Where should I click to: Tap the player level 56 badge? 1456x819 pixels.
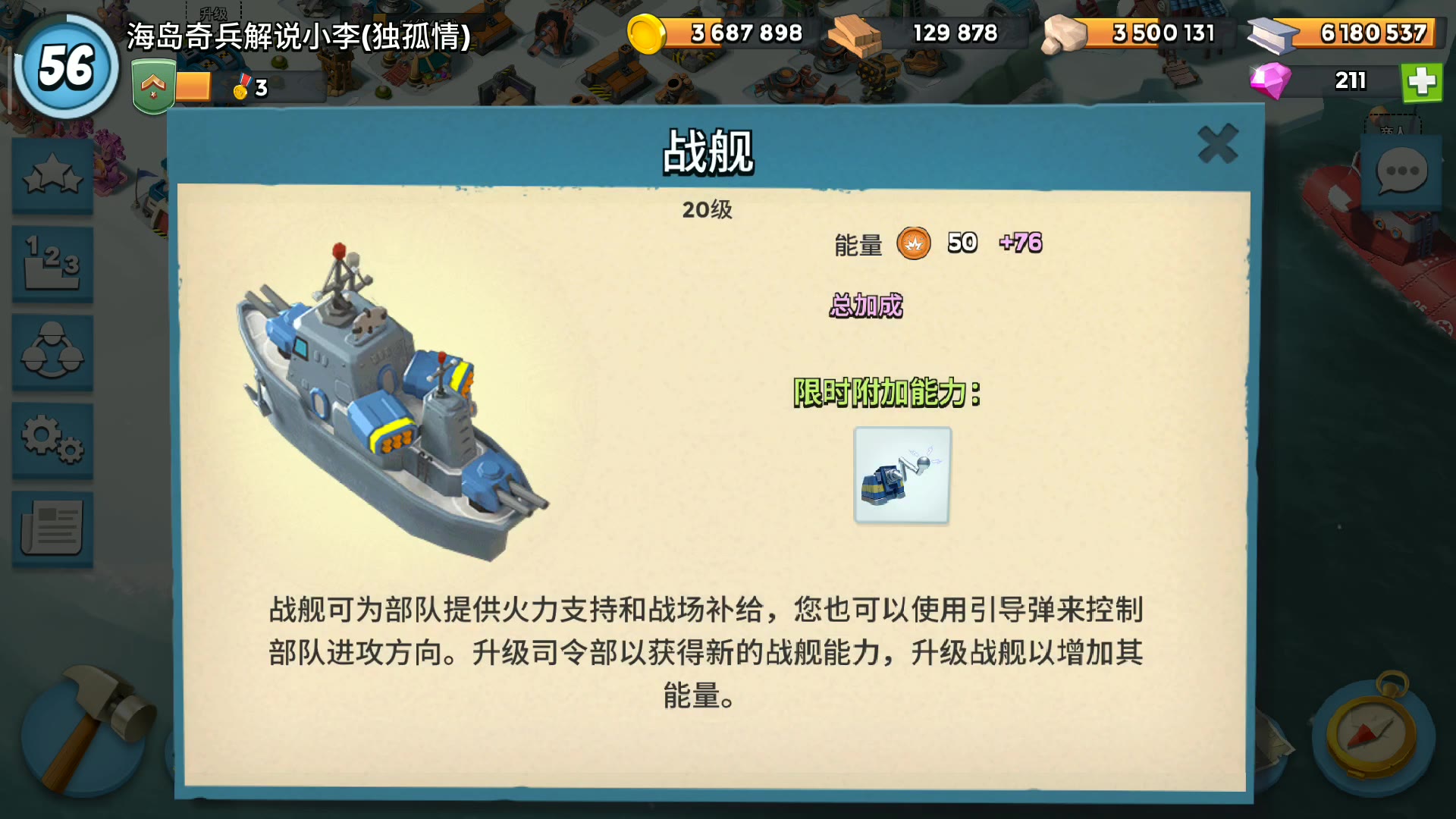point(64,68)
